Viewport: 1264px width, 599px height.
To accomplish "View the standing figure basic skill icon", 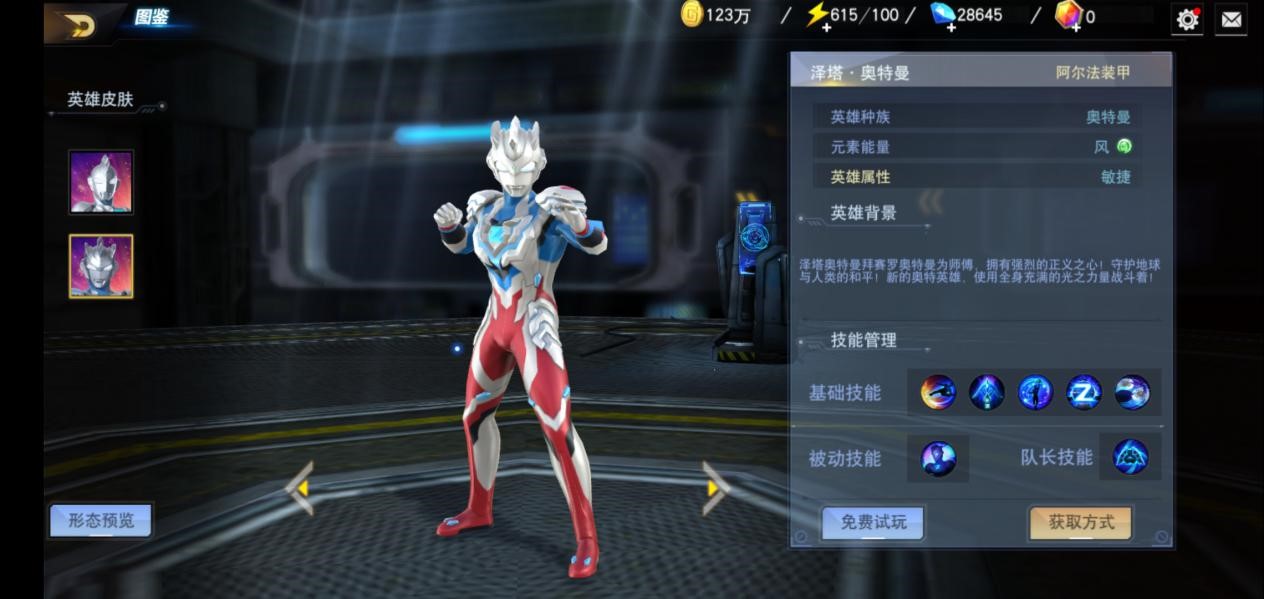I will tap(1035, 392).
